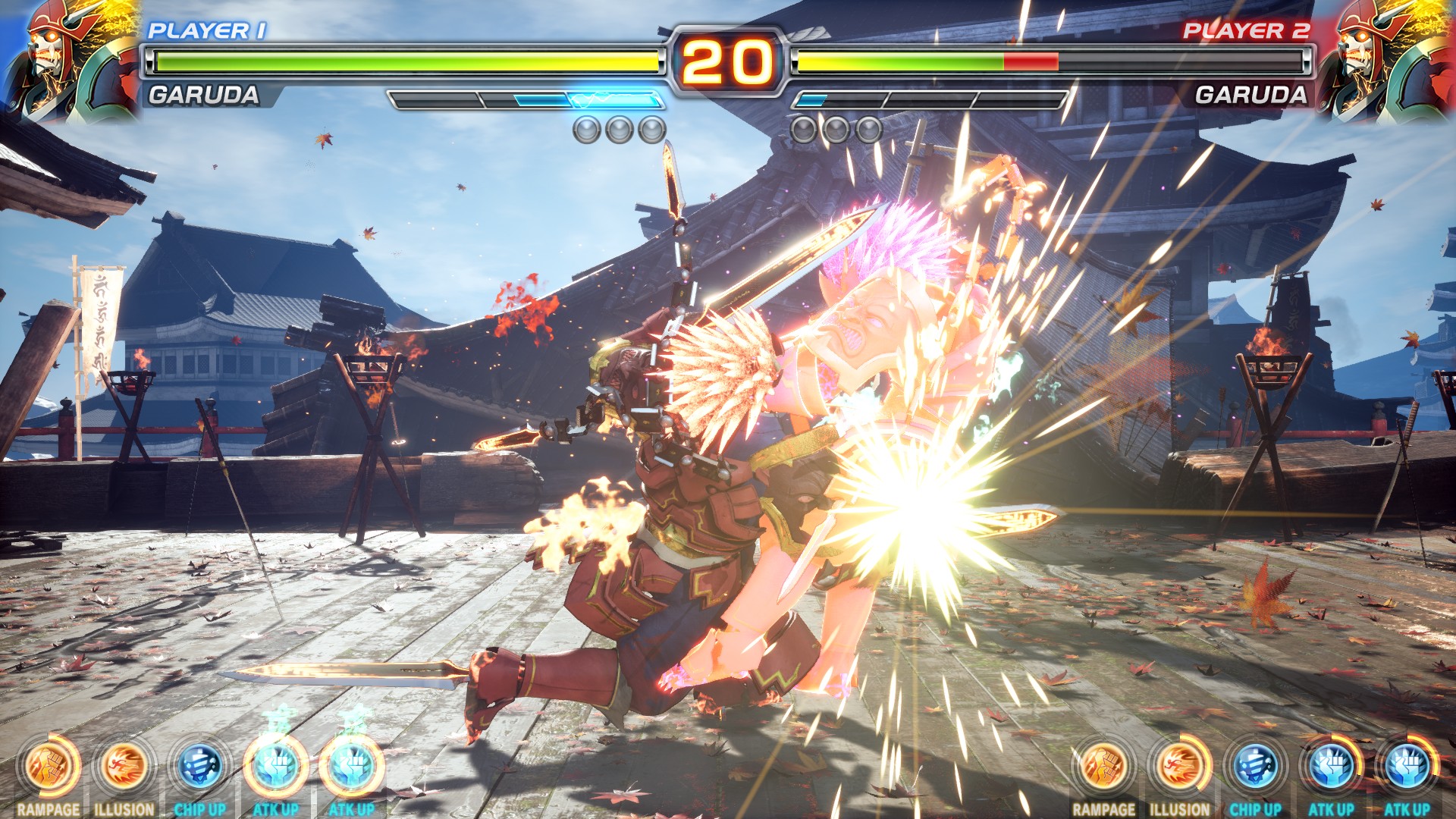
Task: Click Player 2's Rampage gougi icon
Action: (1103, 766)
